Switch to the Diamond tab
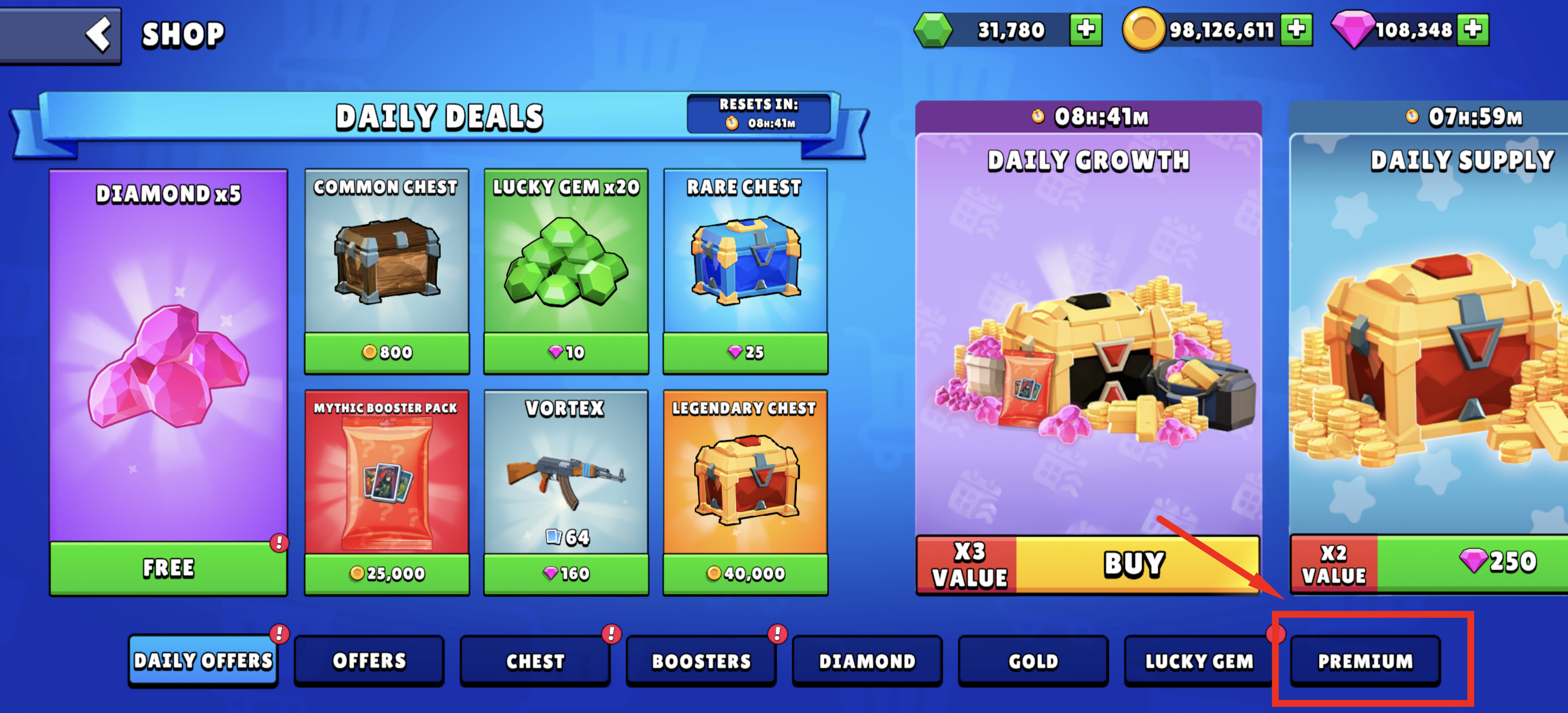 [x=867, y=661]
